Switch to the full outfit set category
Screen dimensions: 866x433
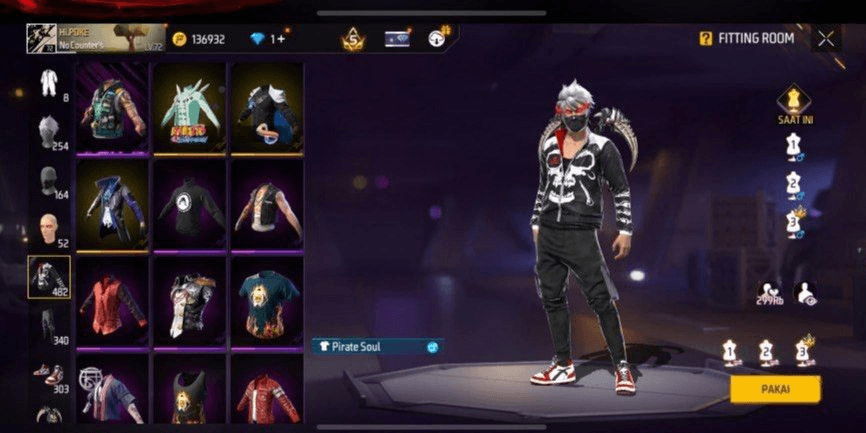tap(48, 82)
